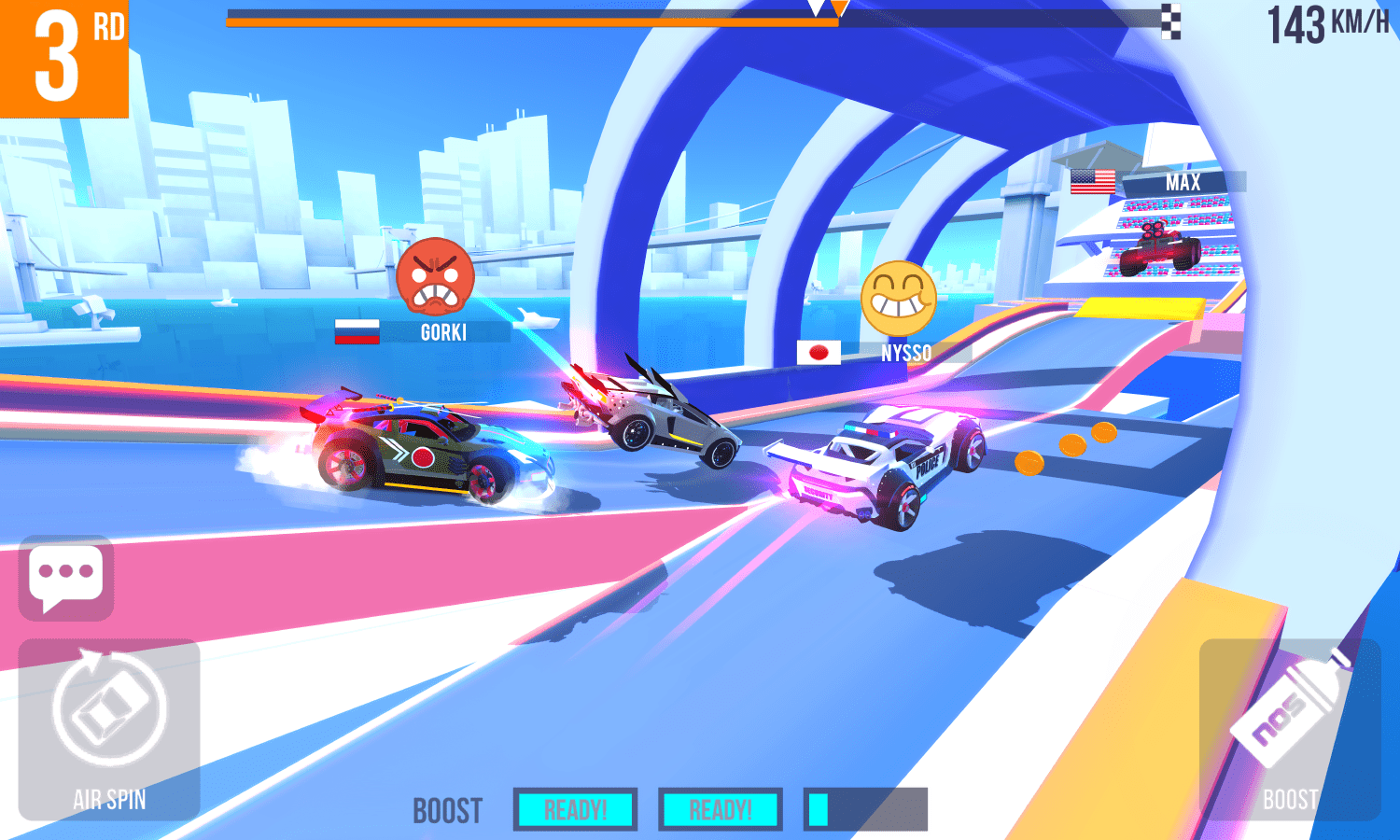The width and height of the screenshot is (1400, 840).
Task: Trigger the second READY! boost charge
Action: (x=720, y=807)
